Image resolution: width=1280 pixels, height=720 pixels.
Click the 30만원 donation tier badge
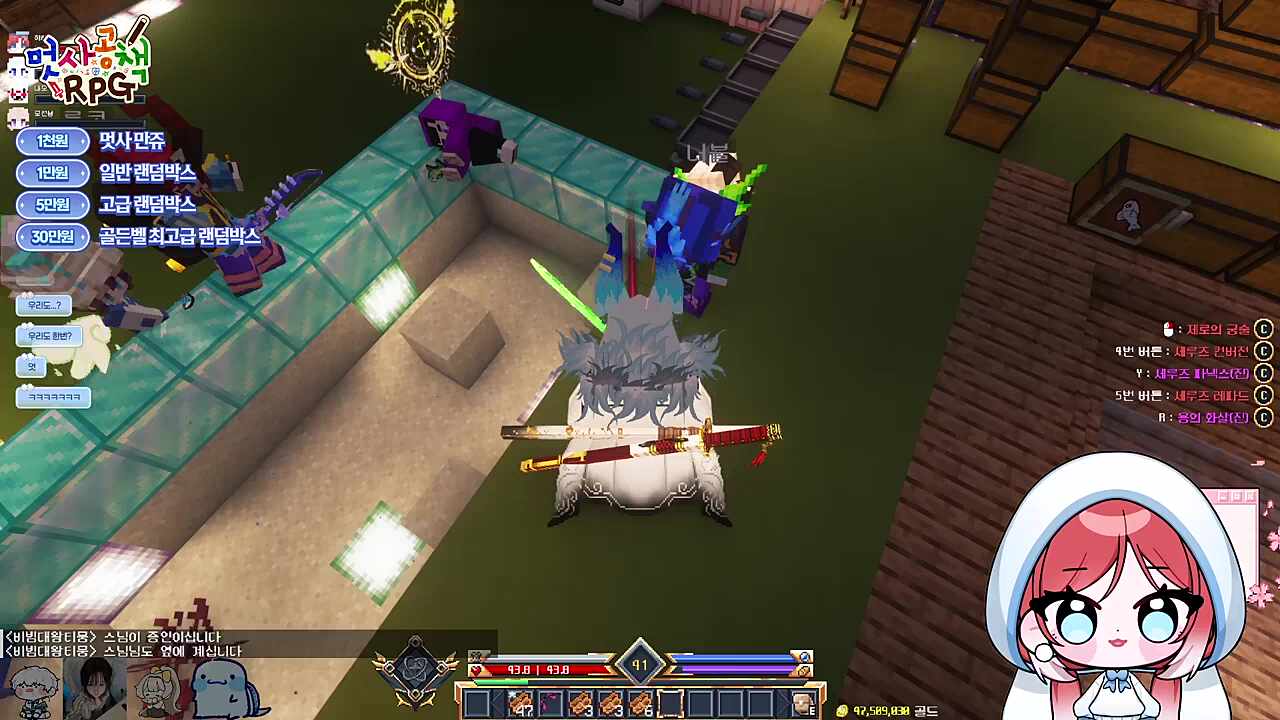pos(53,237)
